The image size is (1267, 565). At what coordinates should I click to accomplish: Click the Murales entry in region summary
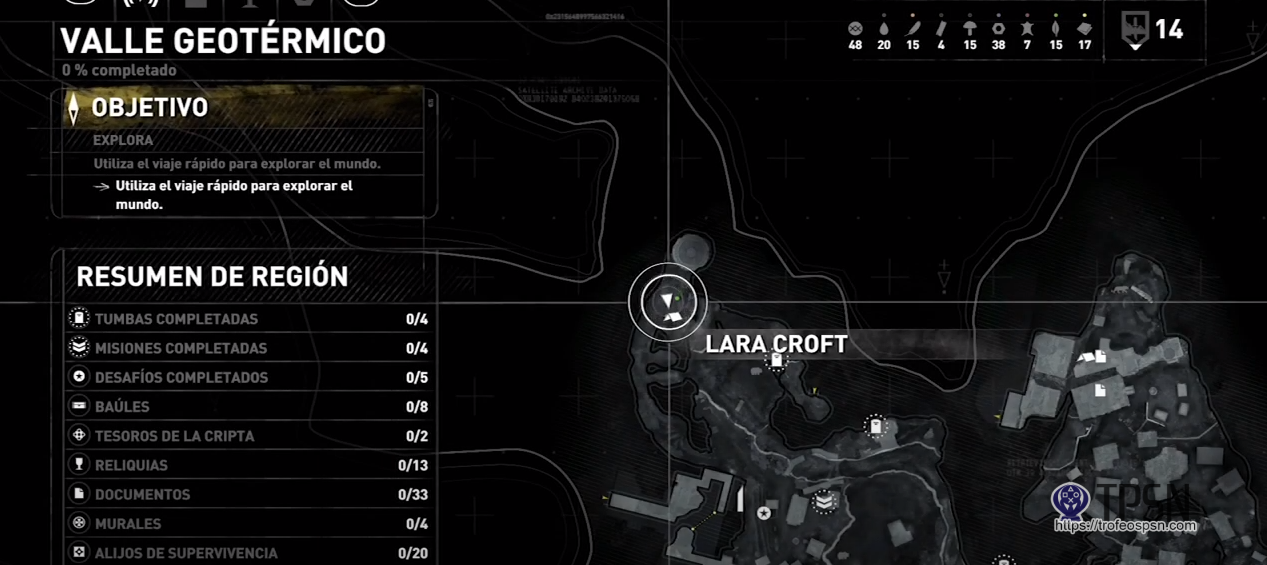[x=248, y=523]
